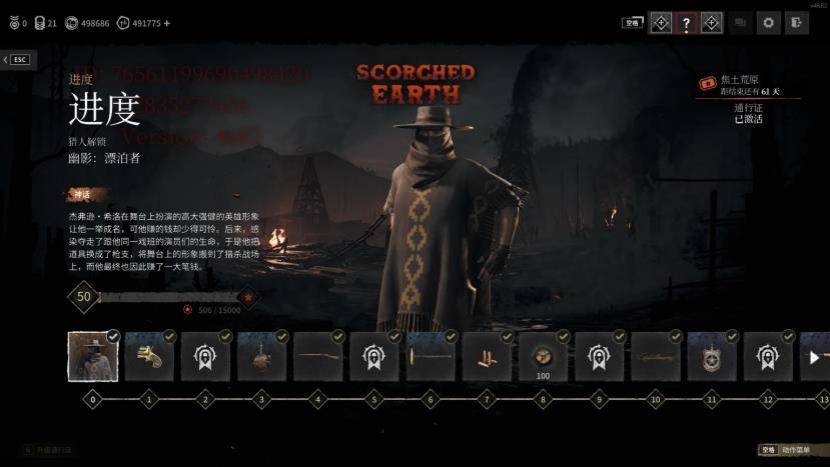Screen dimensions: 830x467
Task: Select the rifle reward at tier 10
Action: pos(656,357)
